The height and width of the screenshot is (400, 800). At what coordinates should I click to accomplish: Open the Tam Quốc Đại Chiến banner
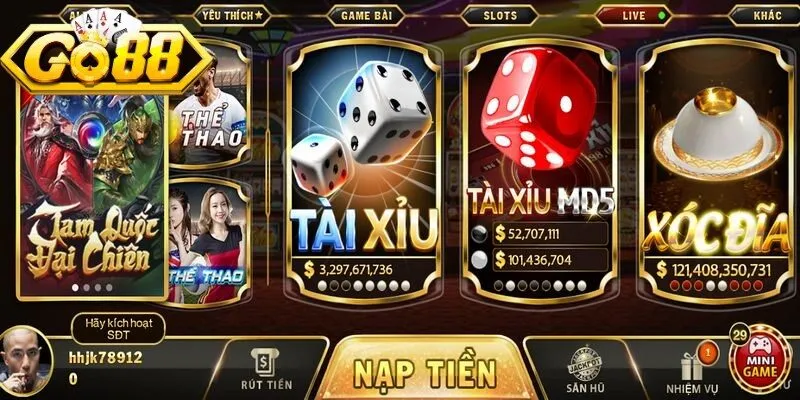[92, 200]
